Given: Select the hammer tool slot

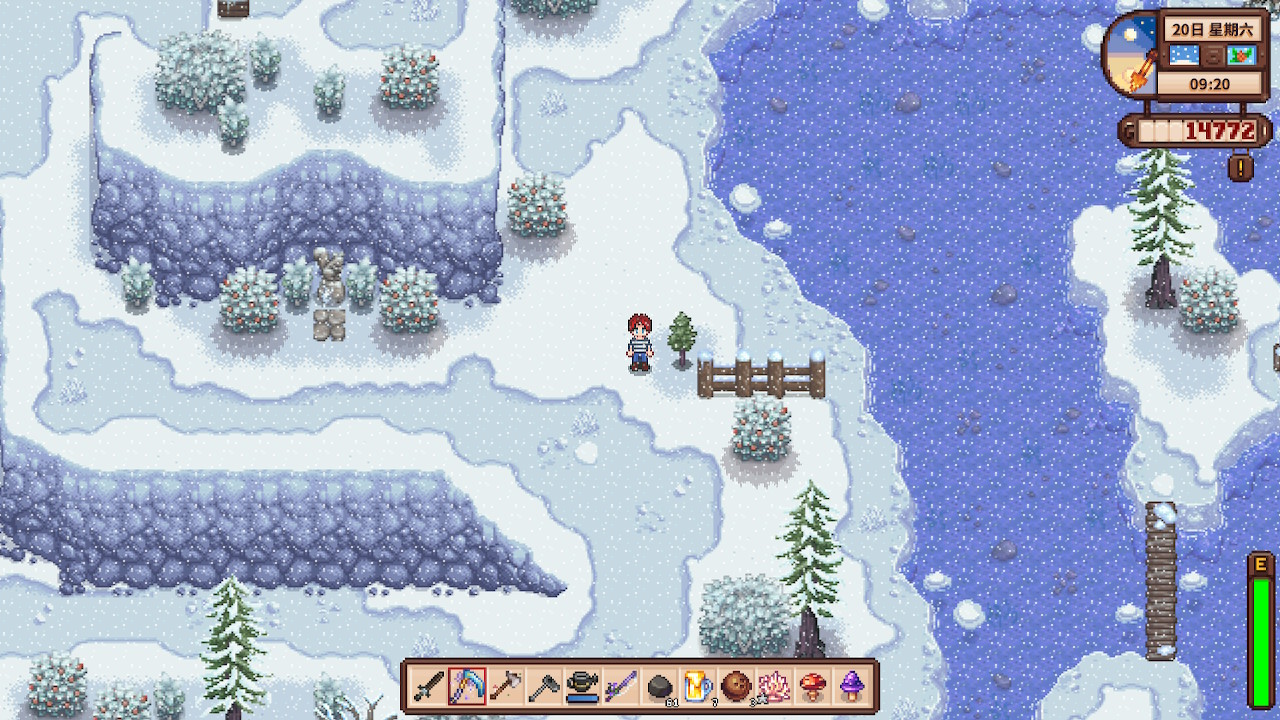Looking at the screenshot, I should [x=506, y=686].
